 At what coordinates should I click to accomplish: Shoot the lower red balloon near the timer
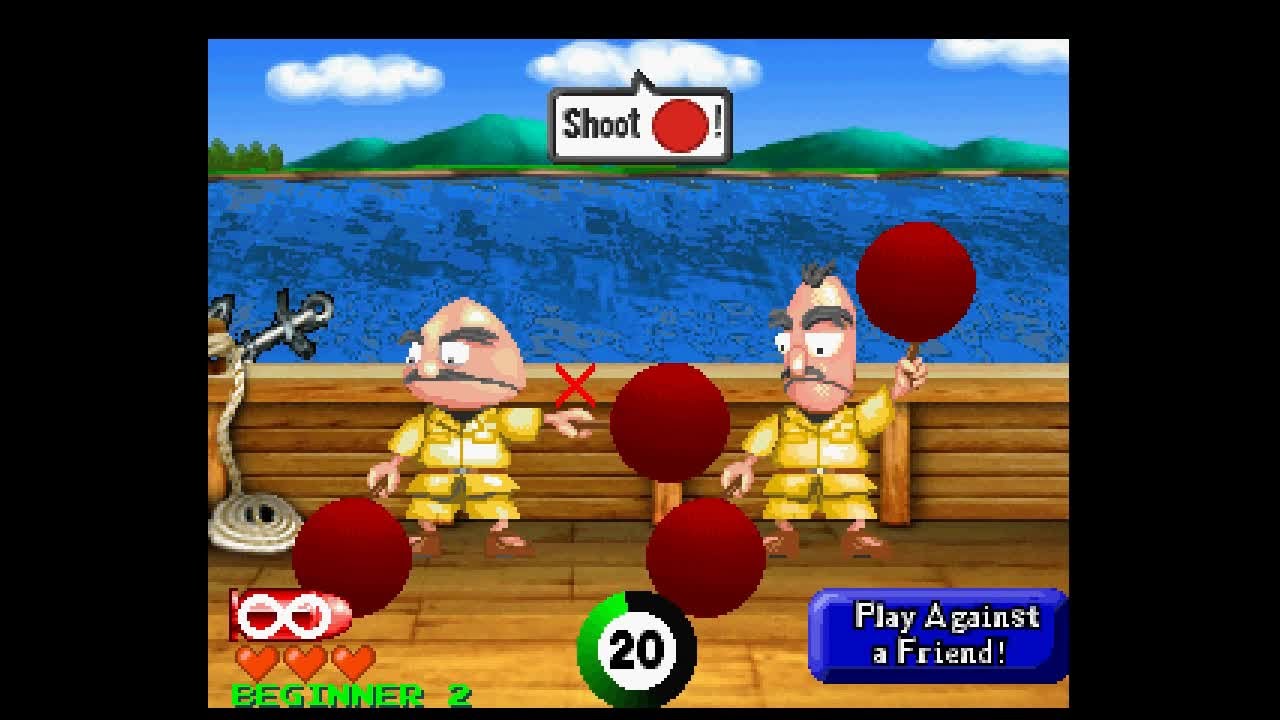[706, 555]
